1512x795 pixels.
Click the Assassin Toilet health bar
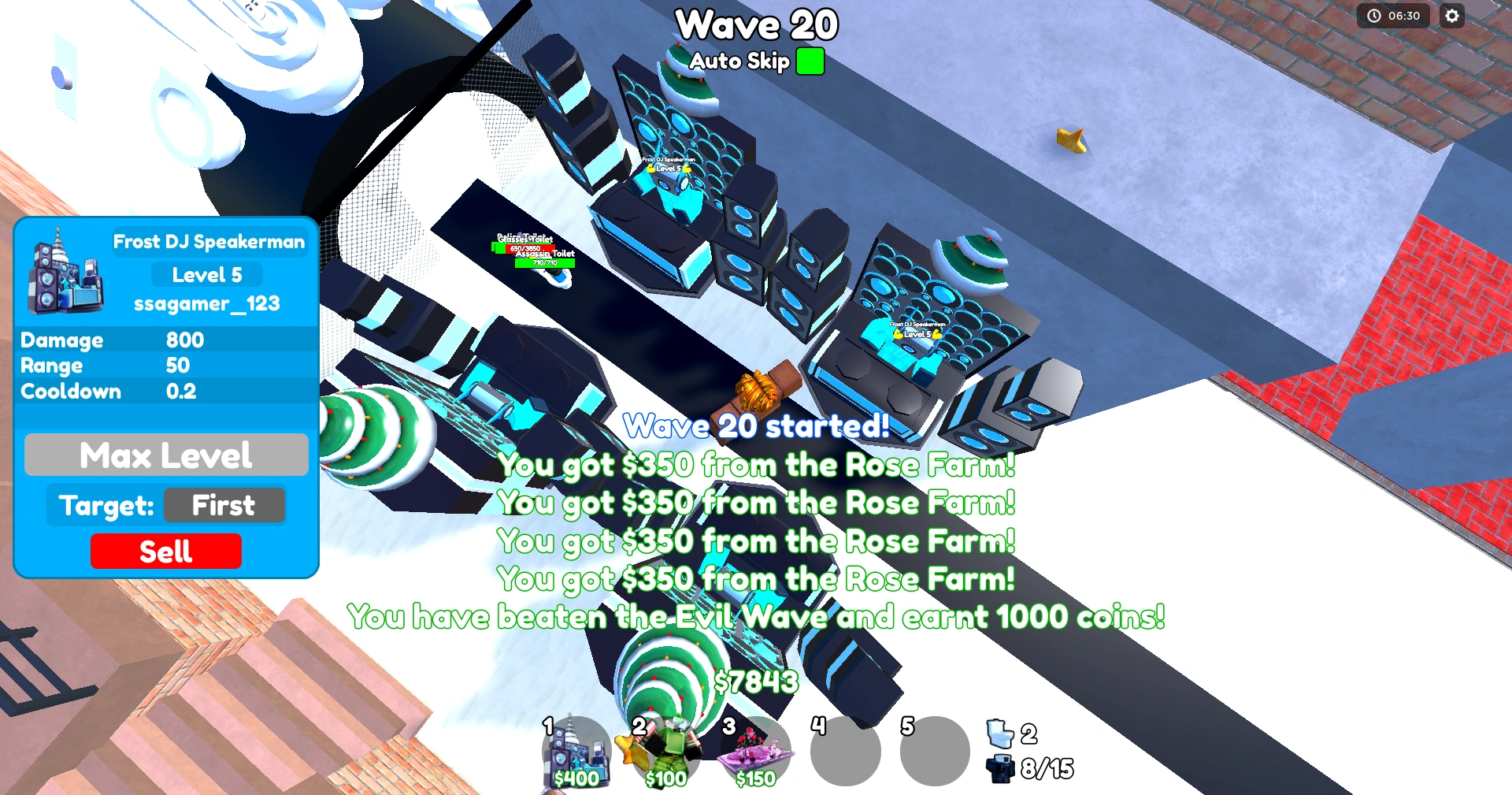coord(545,263)
